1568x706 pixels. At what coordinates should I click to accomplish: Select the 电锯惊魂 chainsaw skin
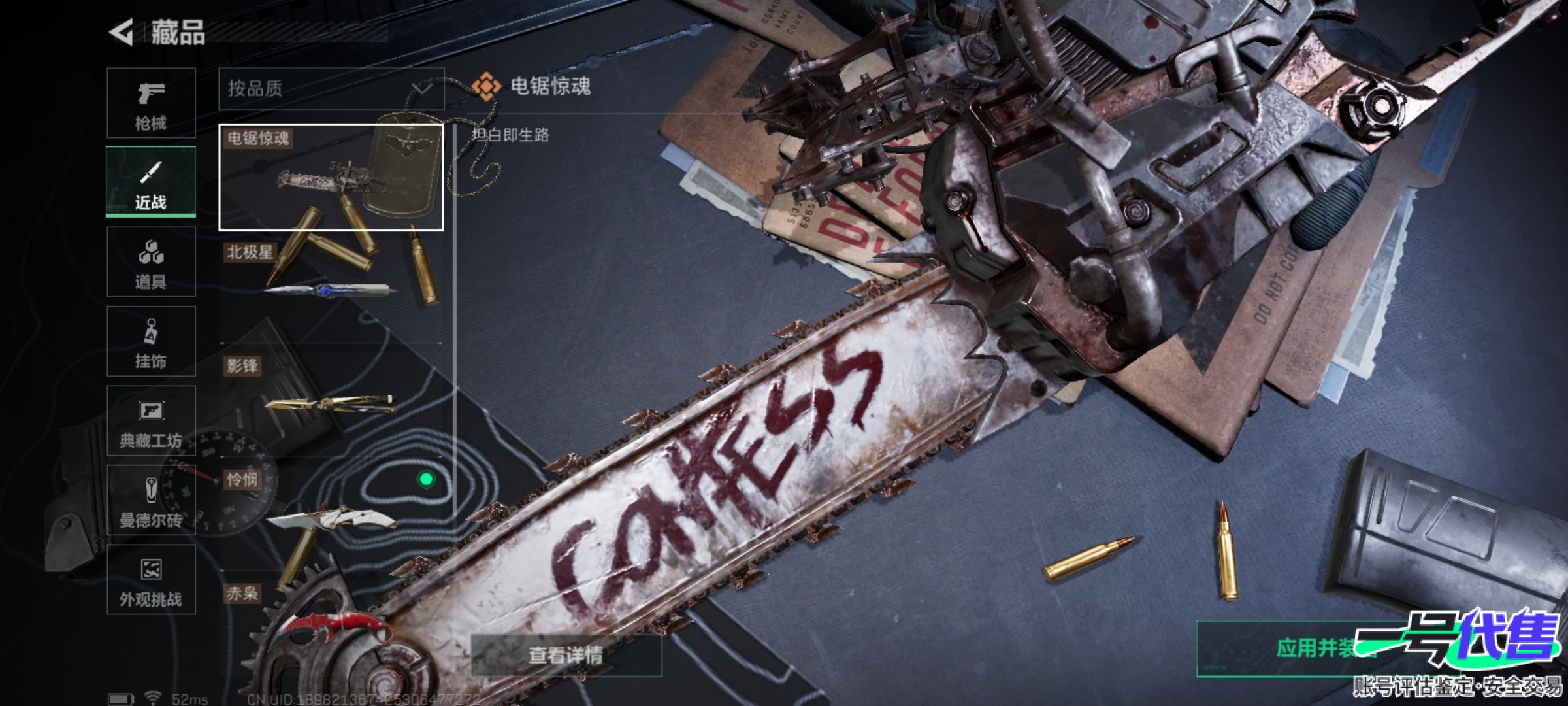tap(331, 177)
